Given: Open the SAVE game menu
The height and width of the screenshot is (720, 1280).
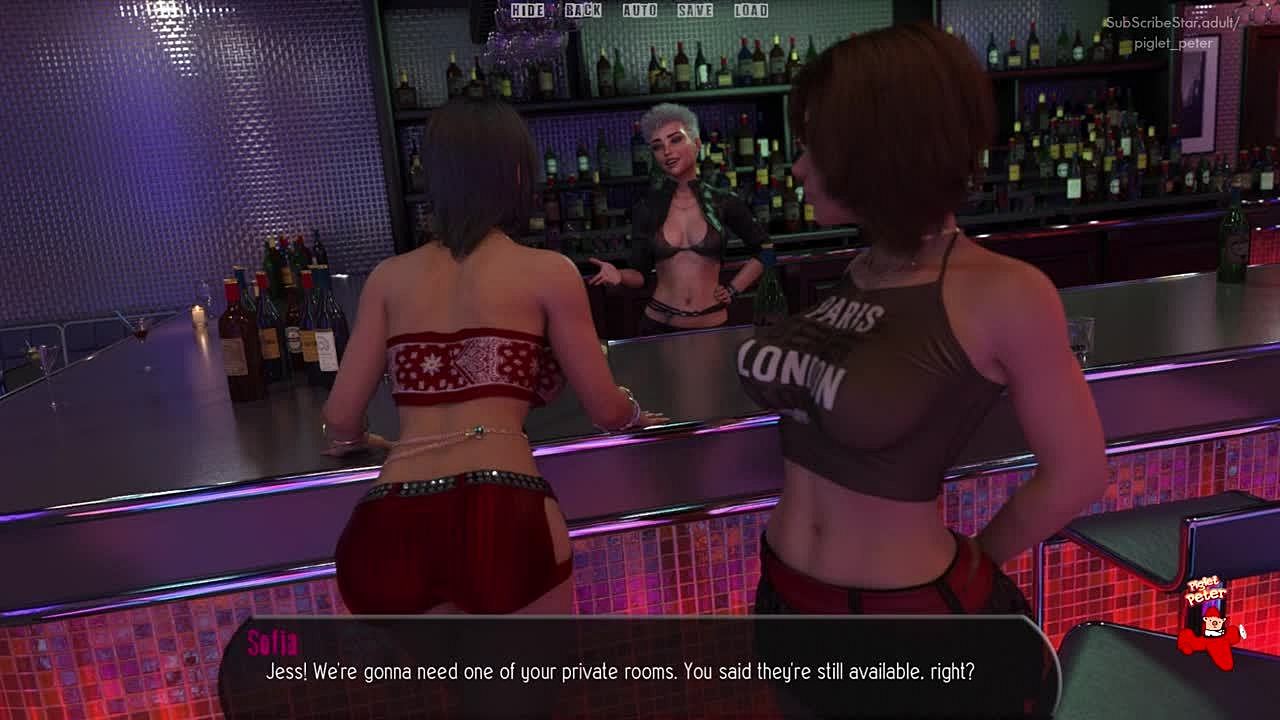Looking at the screenshot, I should click(695, 10).
